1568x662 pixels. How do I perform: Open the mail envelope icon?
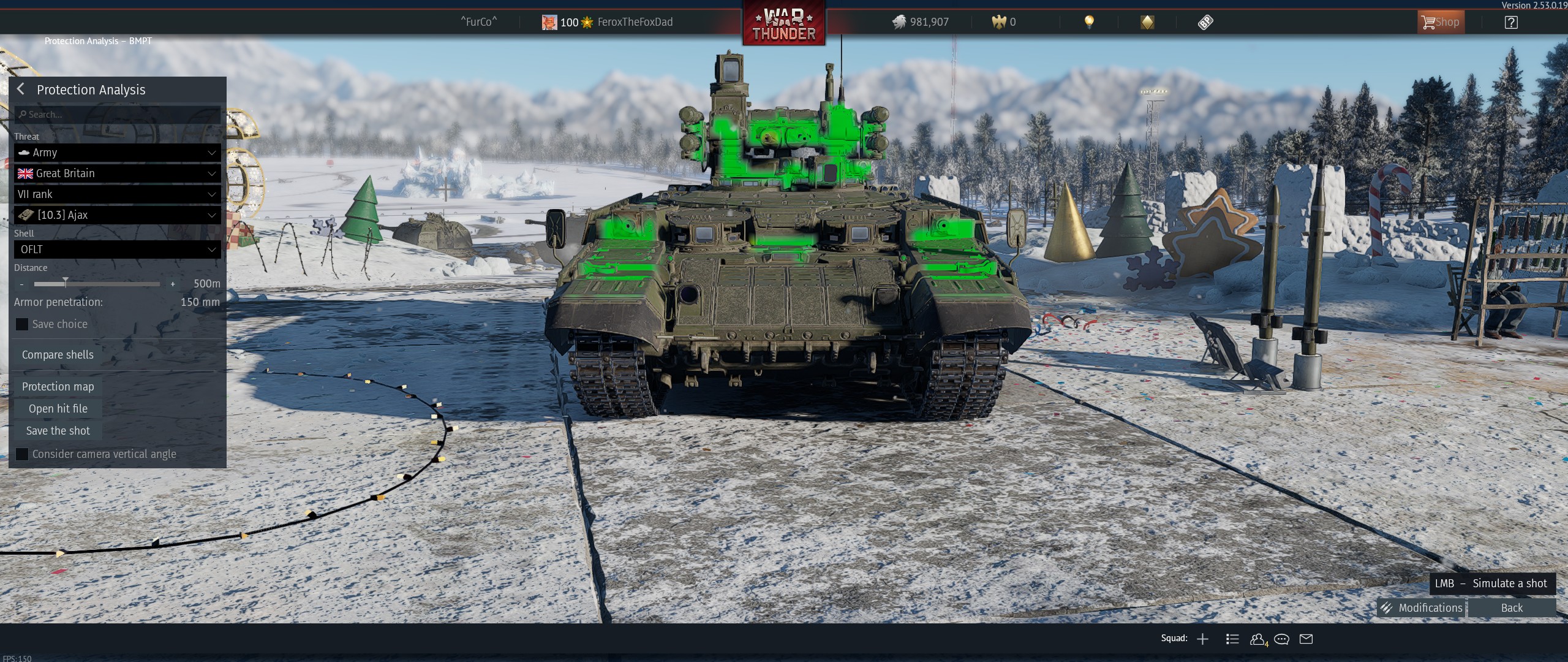tap(1306, 639)
